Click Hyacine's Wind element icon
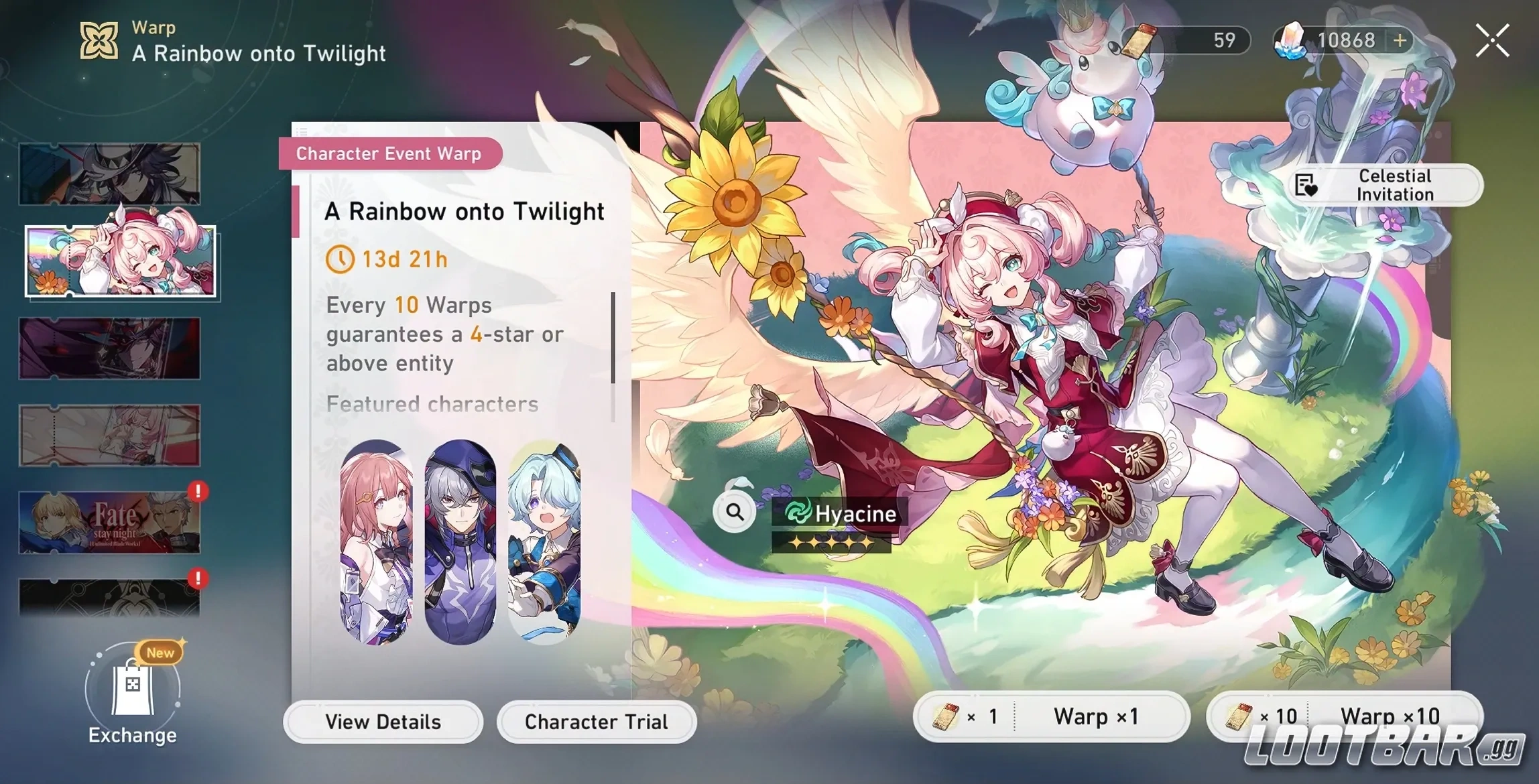Screen dimensions: 1539x784 796,514
